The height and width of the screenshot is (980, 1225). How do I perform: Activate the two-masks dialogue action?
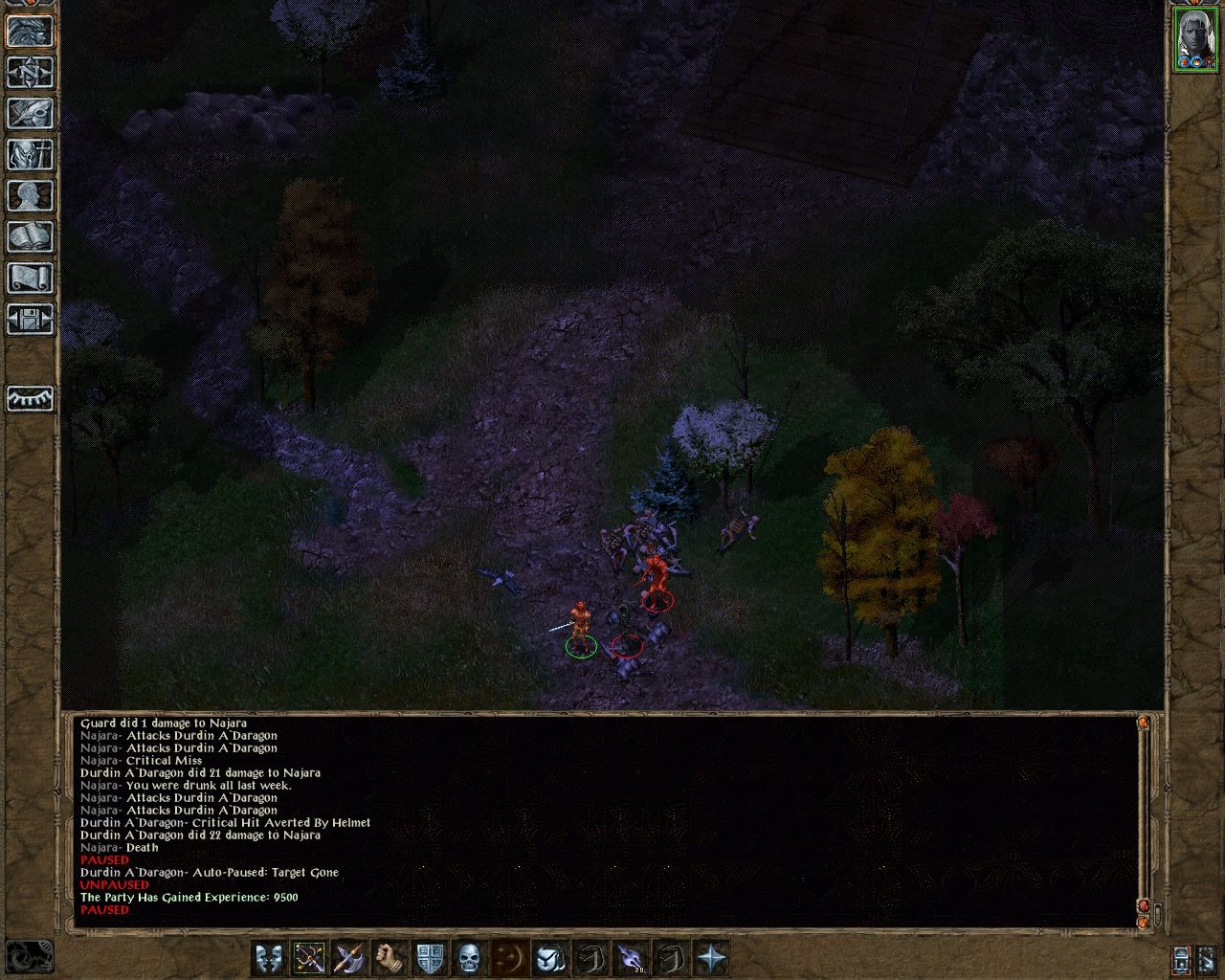268,957
